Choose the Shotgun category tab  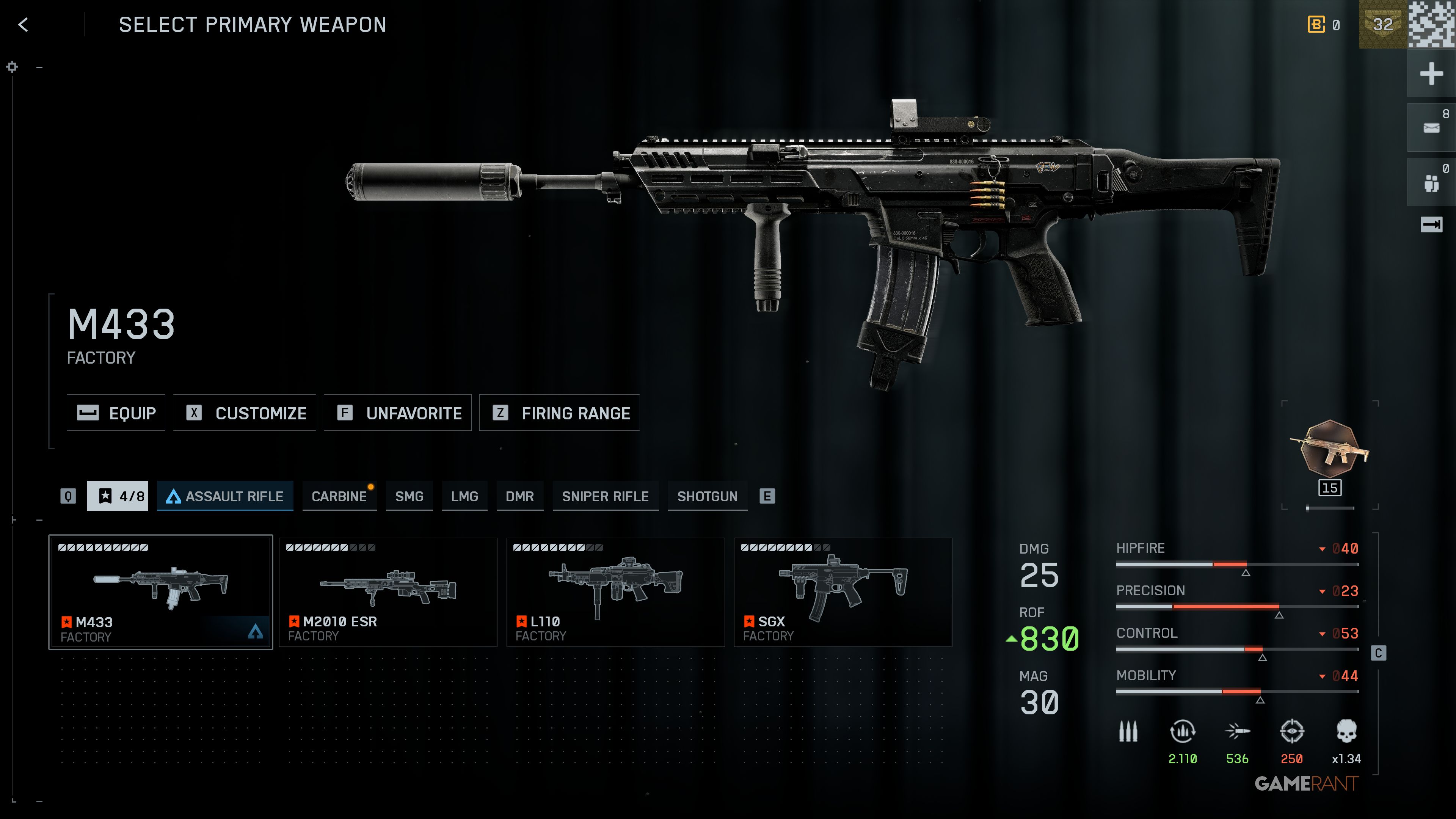tap(707, 496)
